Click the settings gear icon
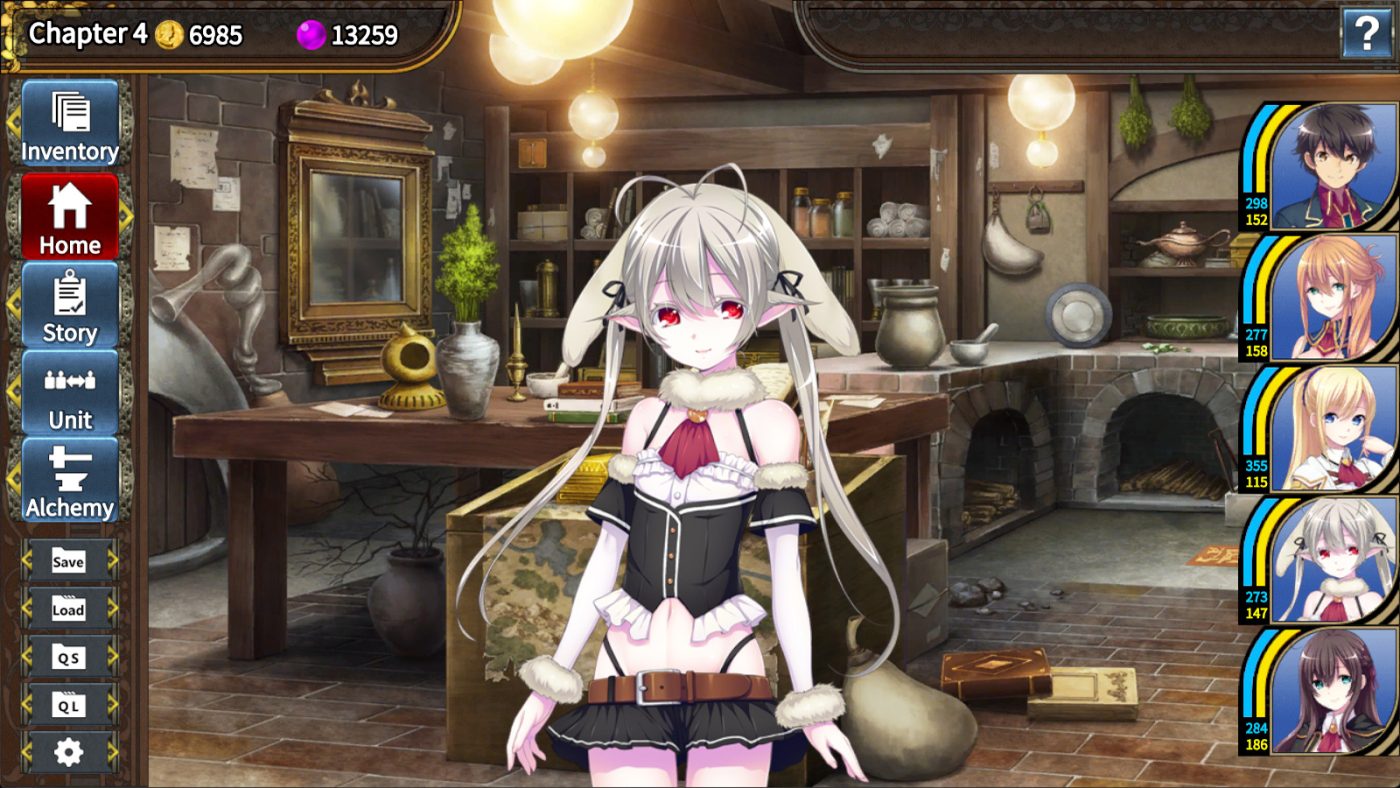The width and height of the screenshot is (1400, 788). [66, 750]
